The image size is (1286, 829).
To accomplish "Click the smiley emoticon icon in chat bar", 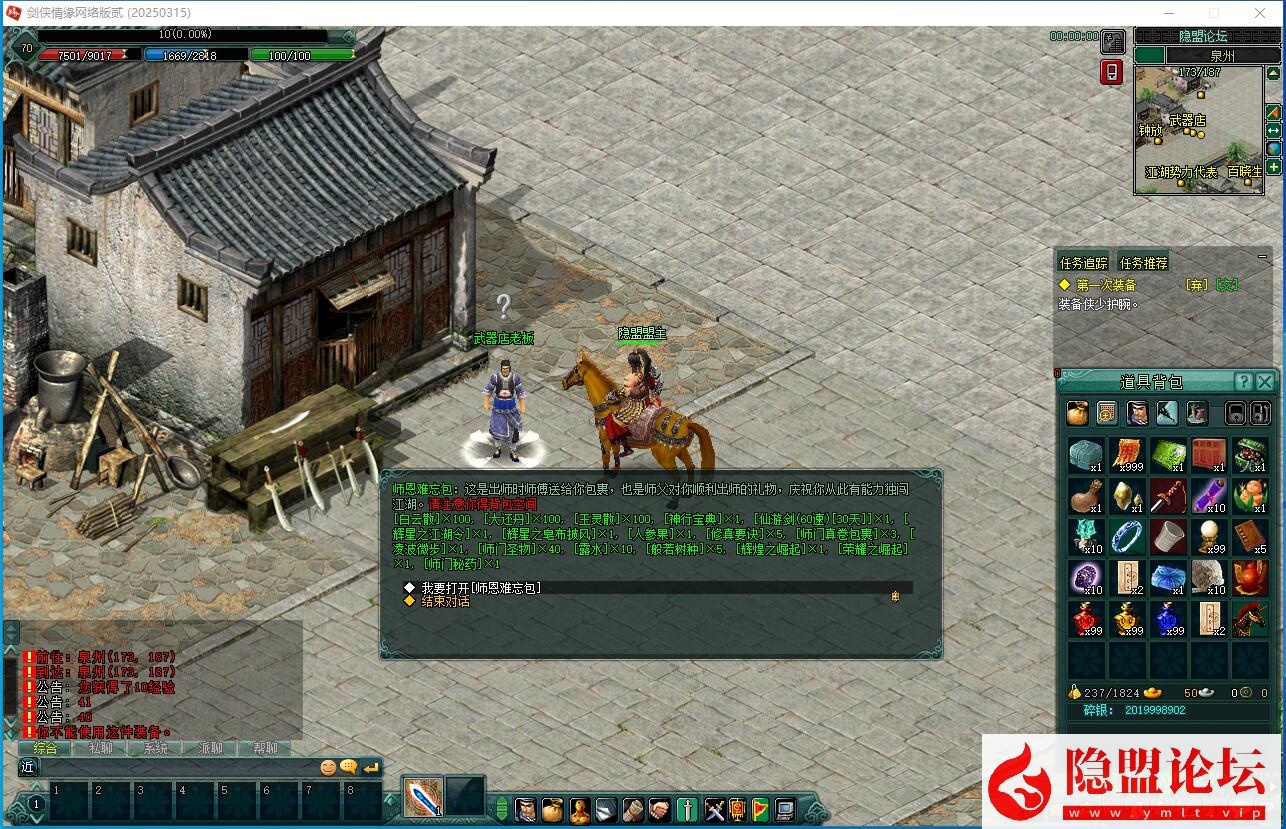I will point(329,768).
